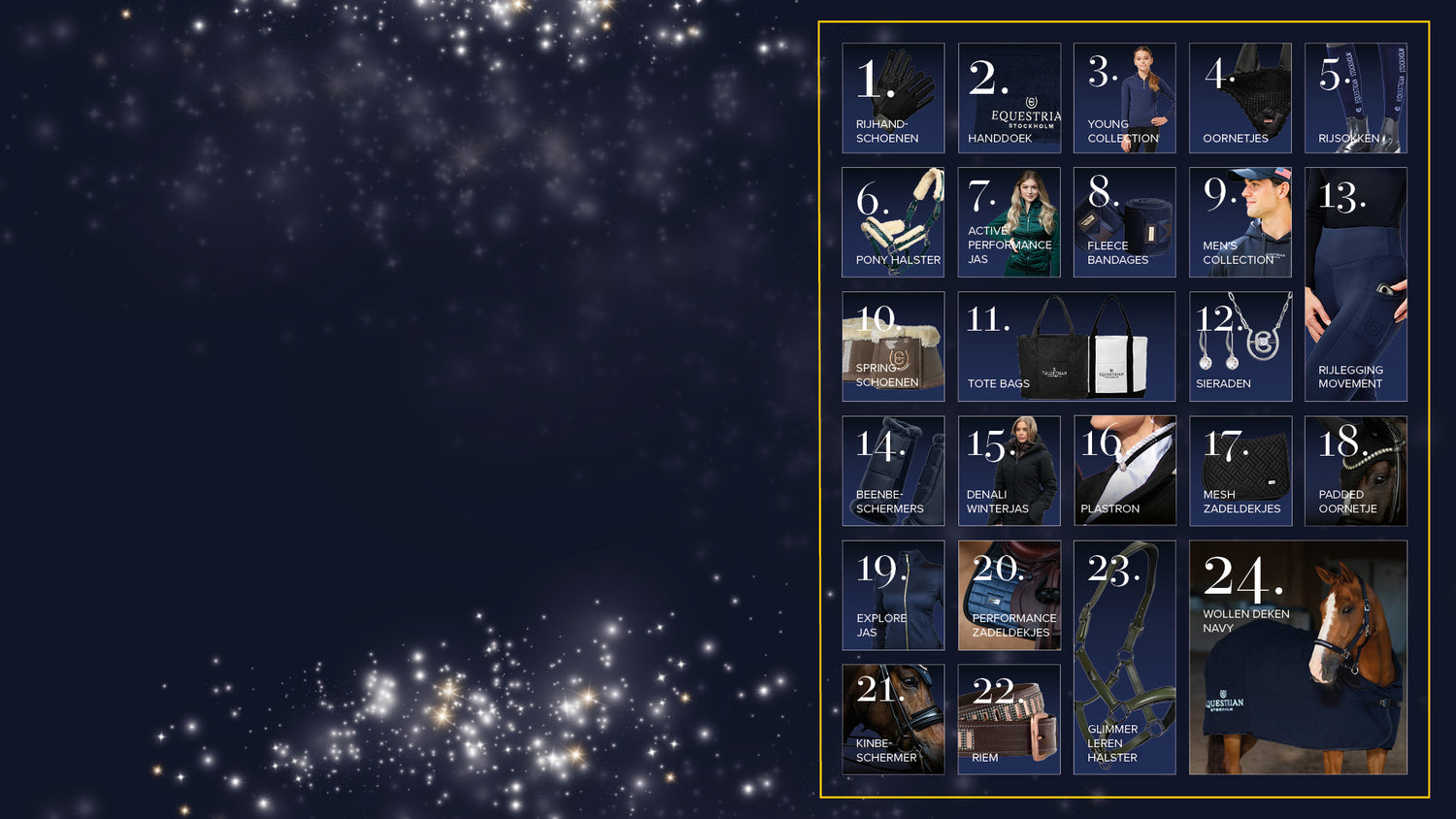Screen dimensions: 1456x819
Task: Open the Young Collection tile number 3
Action: pyautogui.click(x=1124, y=98)
